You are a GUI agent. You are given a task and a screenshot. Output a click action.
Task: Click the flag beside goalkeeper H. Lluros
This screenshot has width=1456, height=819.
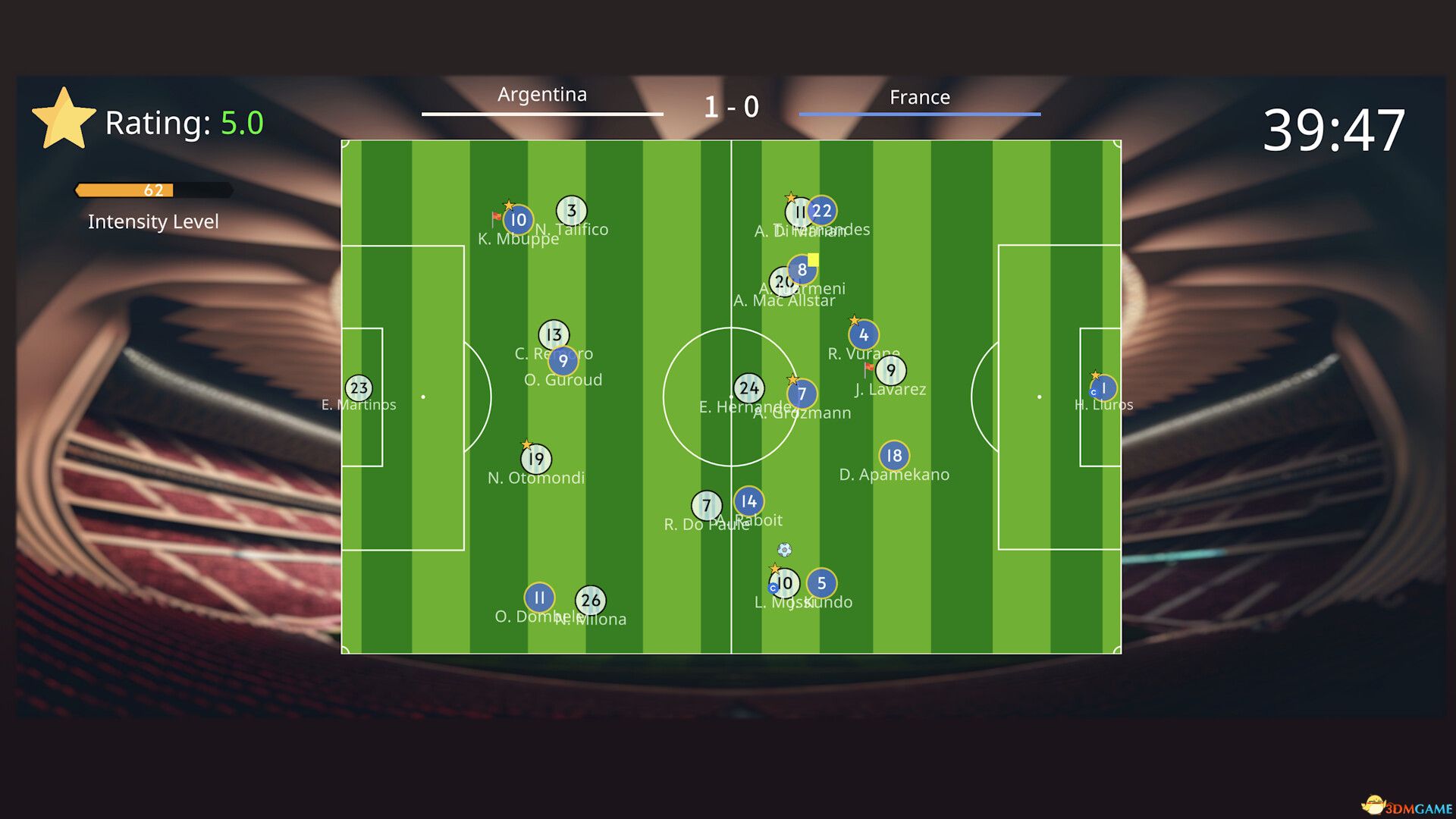coord(1094,375)
